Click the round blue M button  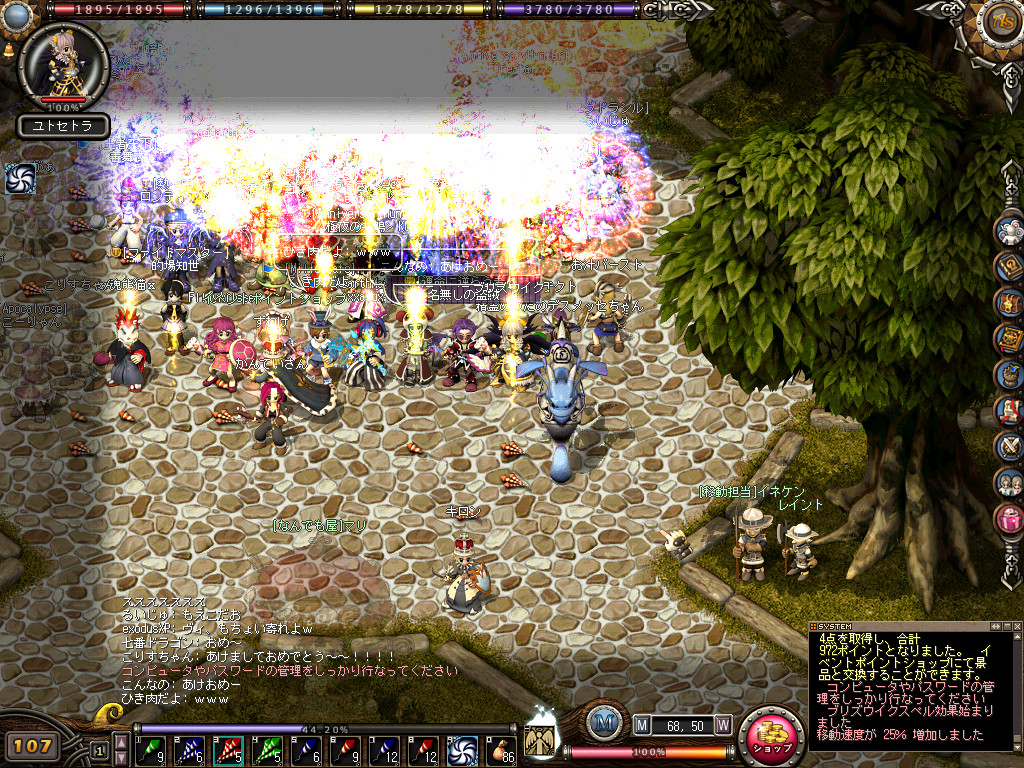pos(602,724)
